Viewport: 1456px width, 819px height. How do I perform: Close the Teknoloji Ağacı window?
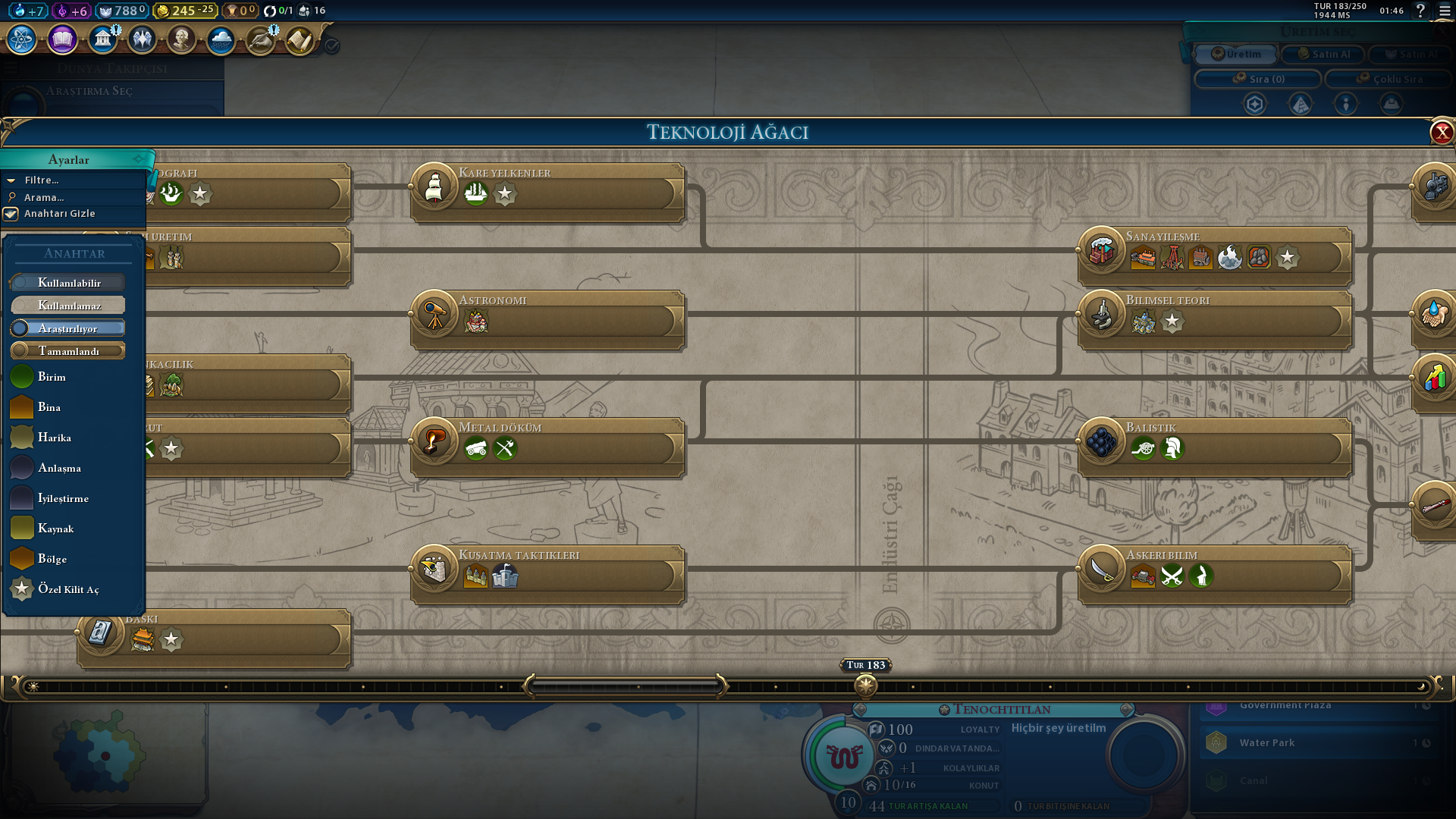1442,133
